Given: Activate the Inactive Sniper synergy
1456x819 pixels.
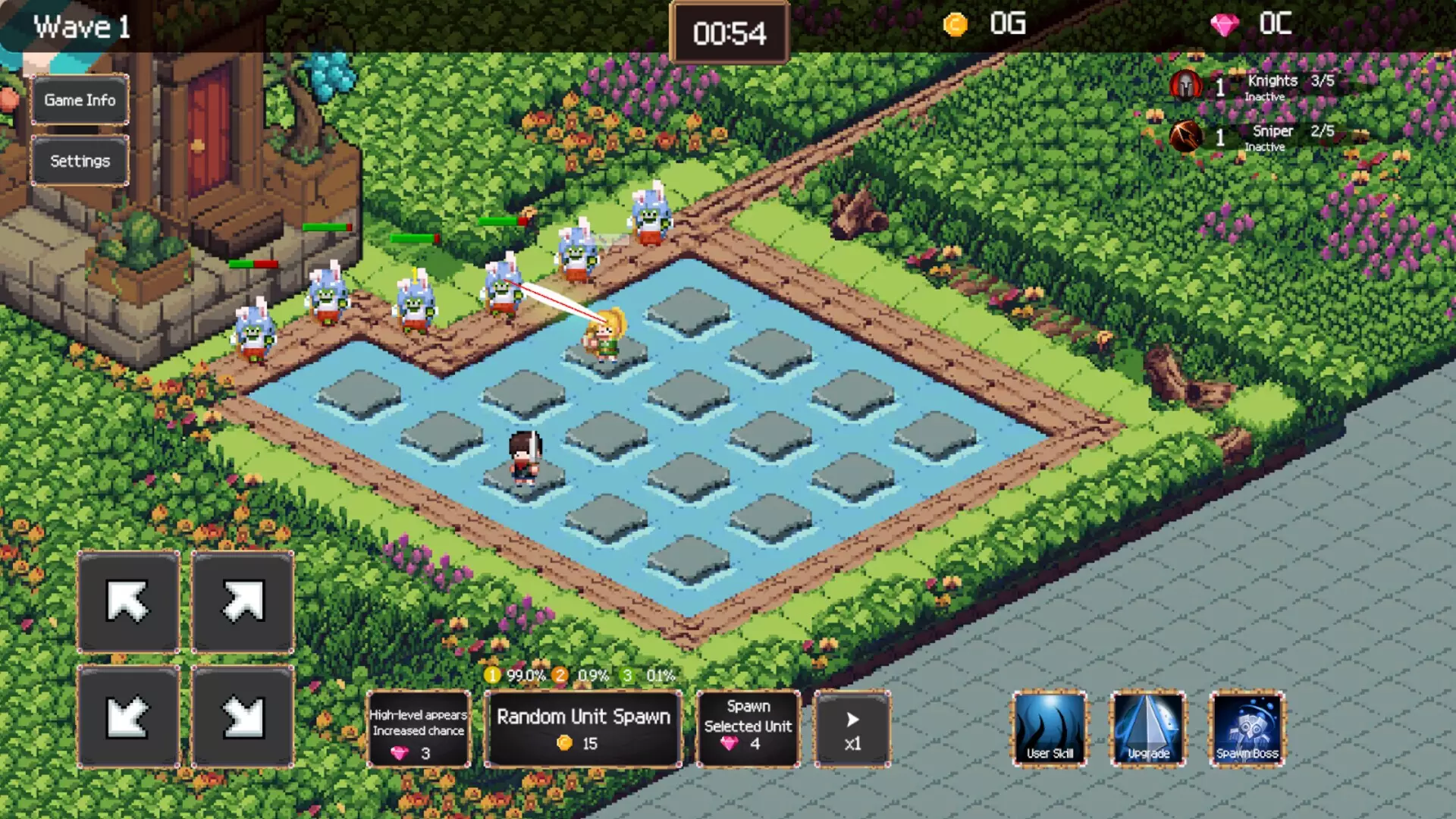Looking at the screenshot, I should 1263,148.
